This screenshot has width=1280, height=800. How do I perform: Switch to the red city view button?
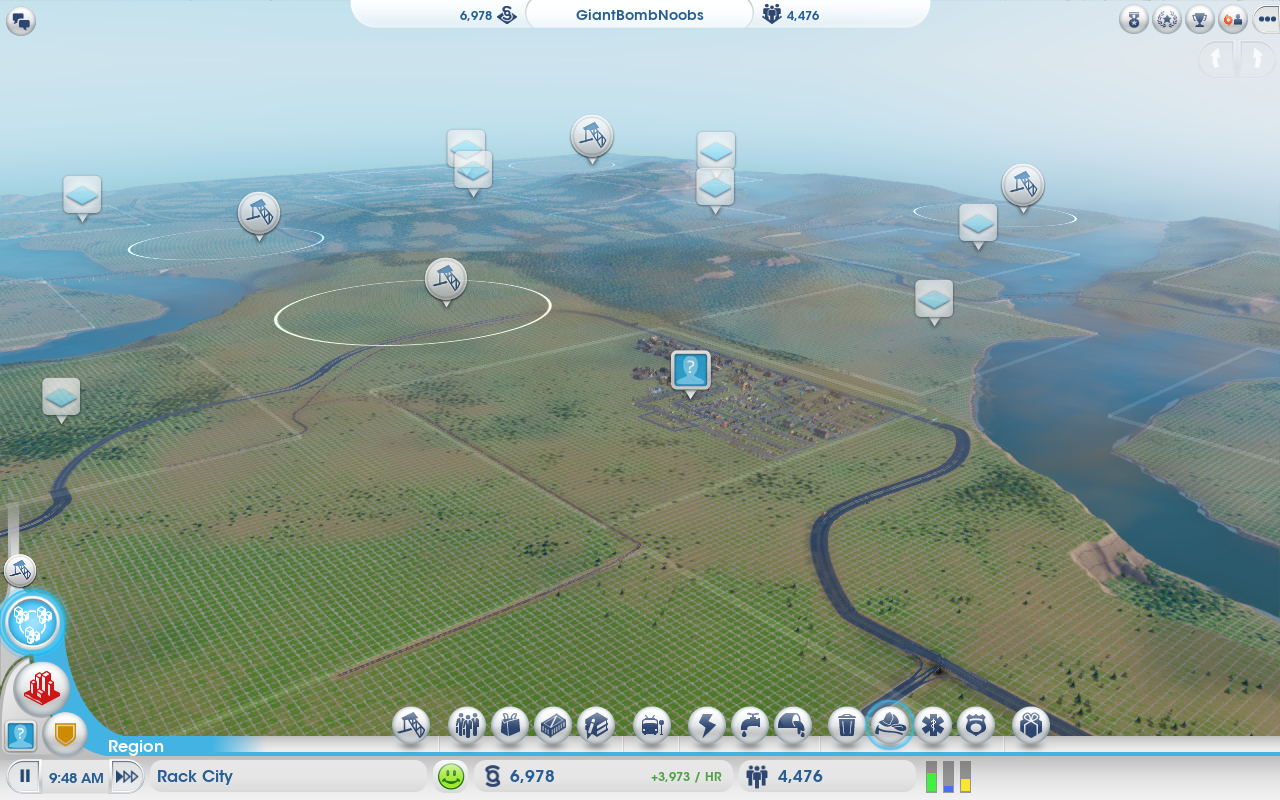tap(42, 687)
